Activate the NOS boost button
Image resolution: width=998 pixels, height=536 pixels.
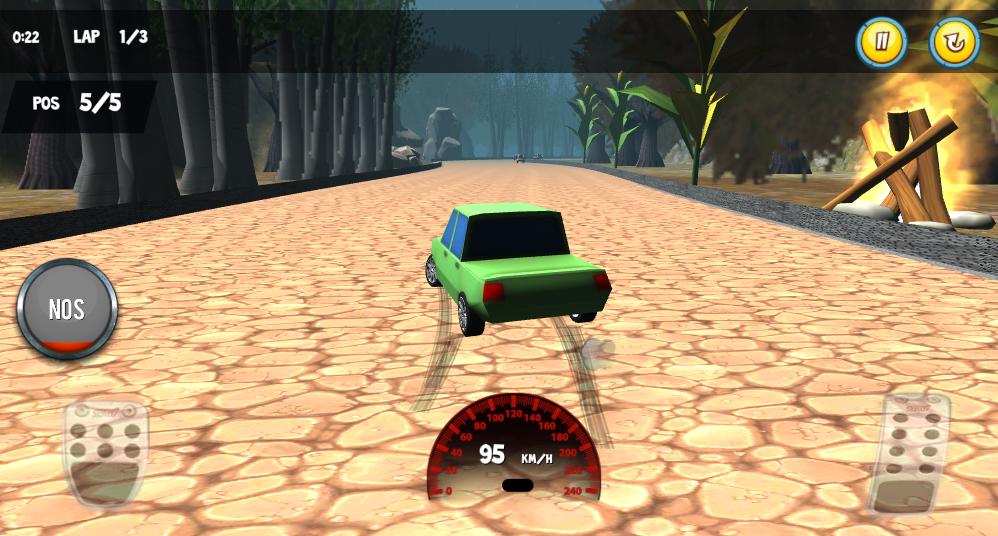click(67, 309)
